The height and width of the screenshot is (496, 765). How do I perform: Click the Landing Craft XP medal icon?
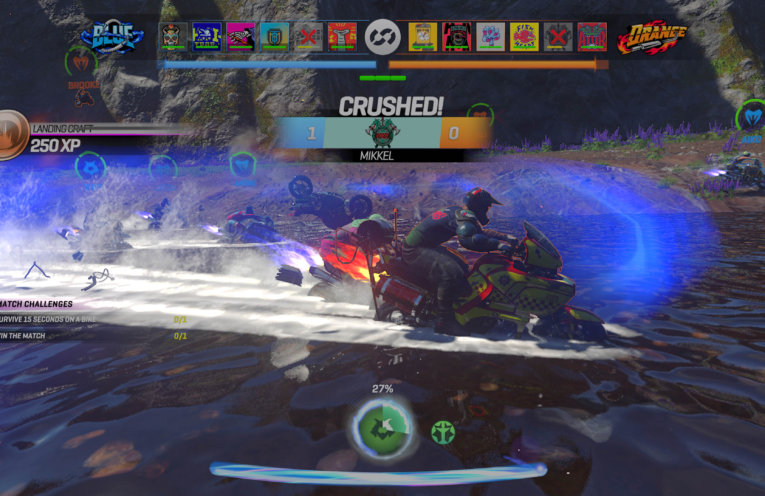pyautogui.click(x=11, y=134)
